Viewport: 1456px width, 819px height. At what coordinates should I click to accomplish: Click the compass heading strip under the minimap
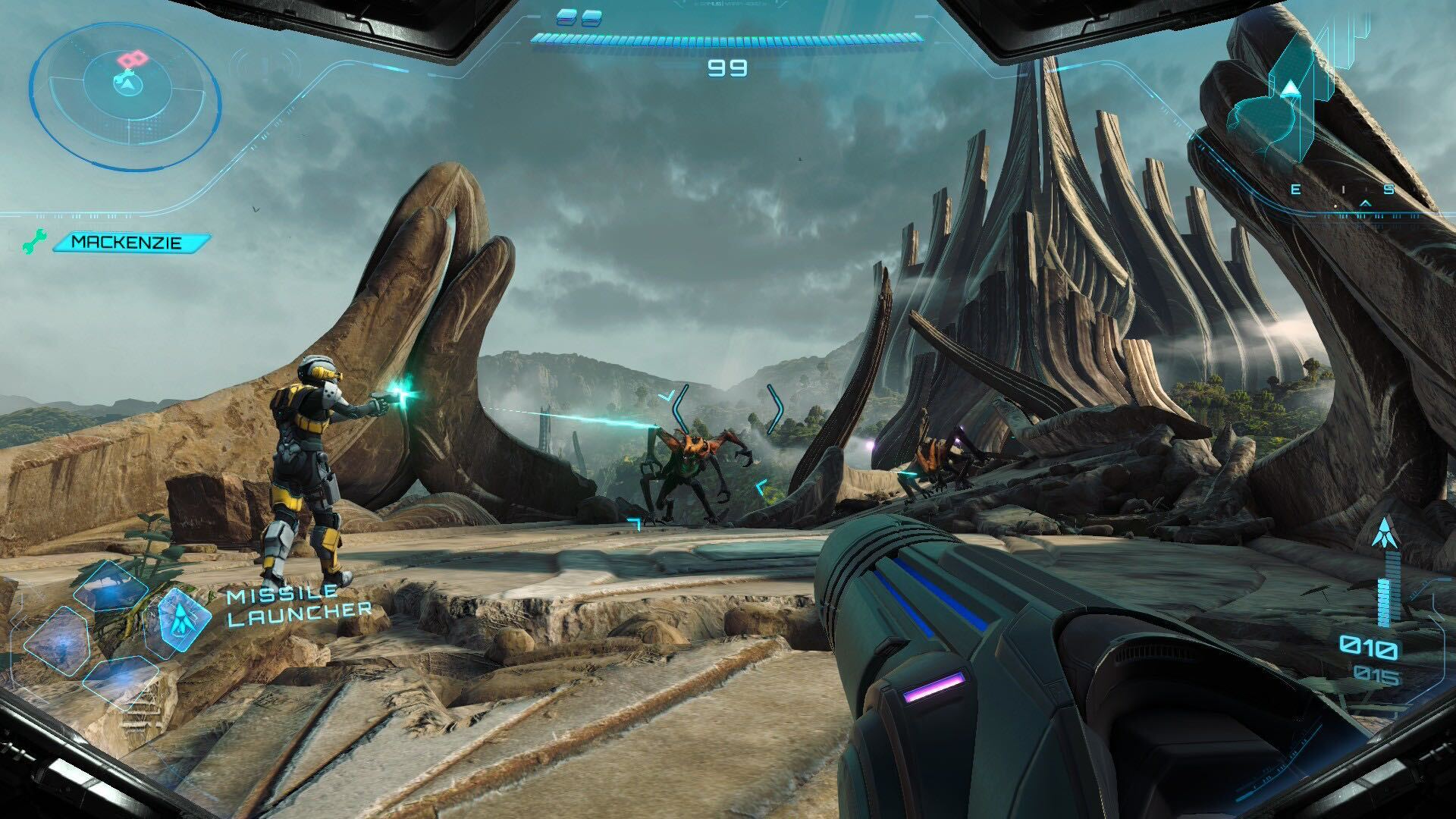[x=1341, y=190]
